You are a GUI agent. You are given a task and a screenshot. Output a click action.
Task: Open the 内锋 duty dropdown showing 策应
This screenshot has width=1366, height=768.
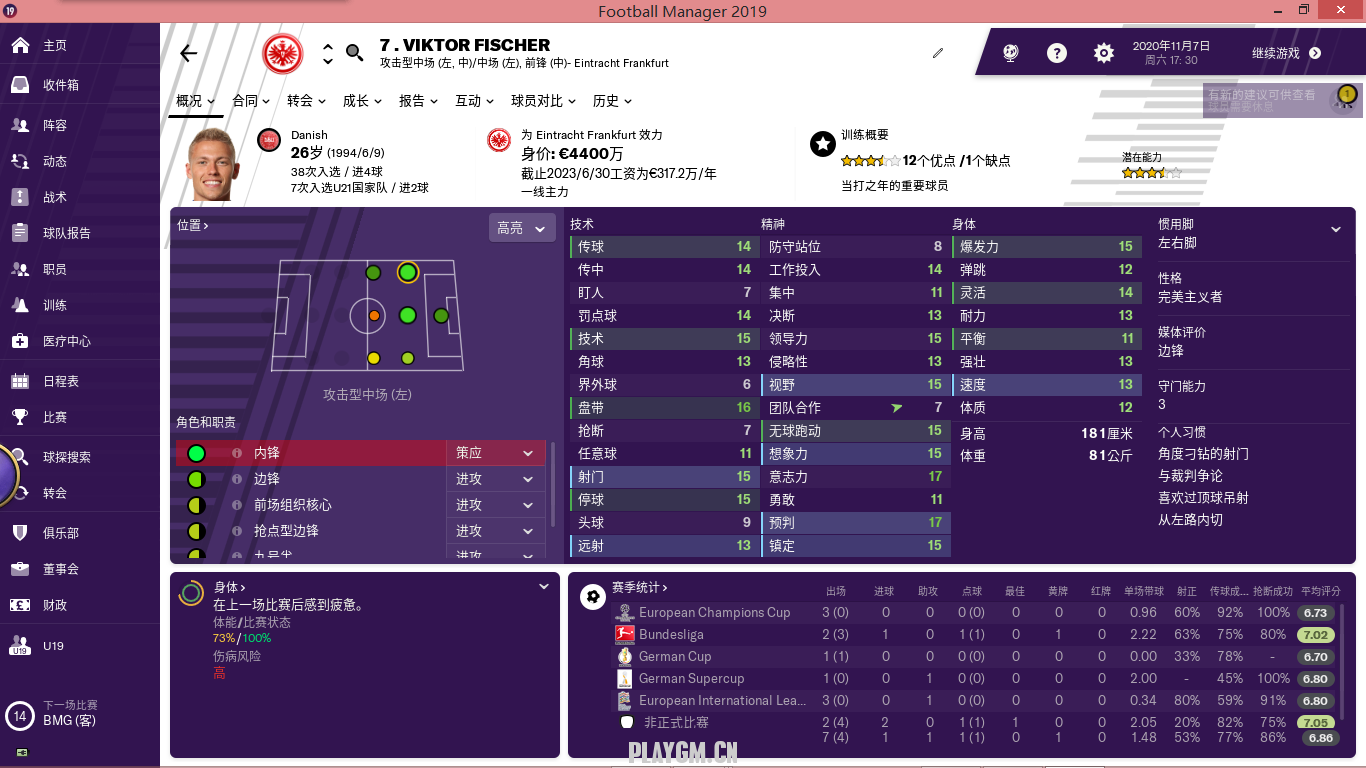pos(495,453)
